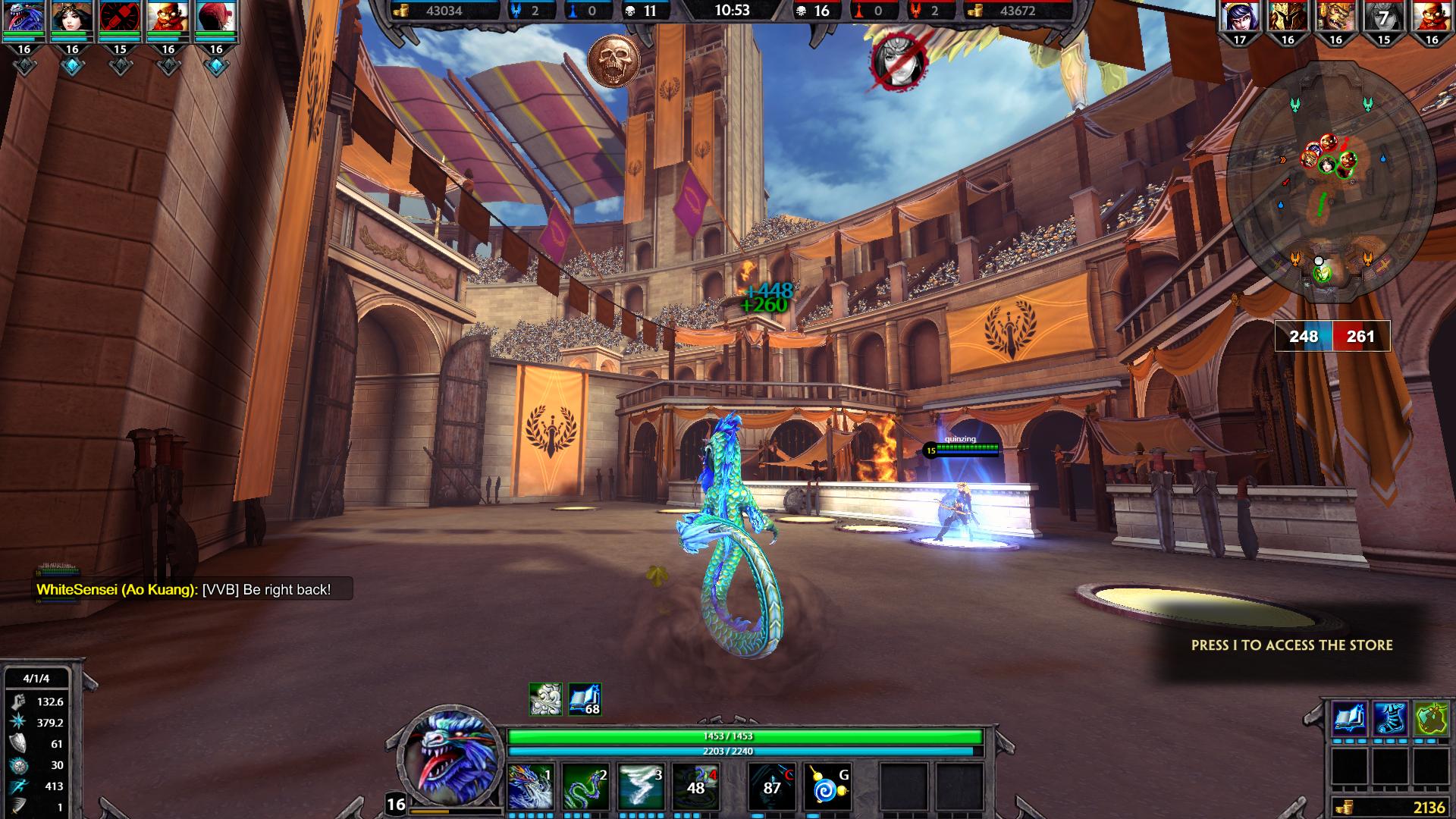Image resolution: width=1456 pixels, height=819 pixels.
Task: Use the blue spiral orb item marked G
Action: coord(827,787)
